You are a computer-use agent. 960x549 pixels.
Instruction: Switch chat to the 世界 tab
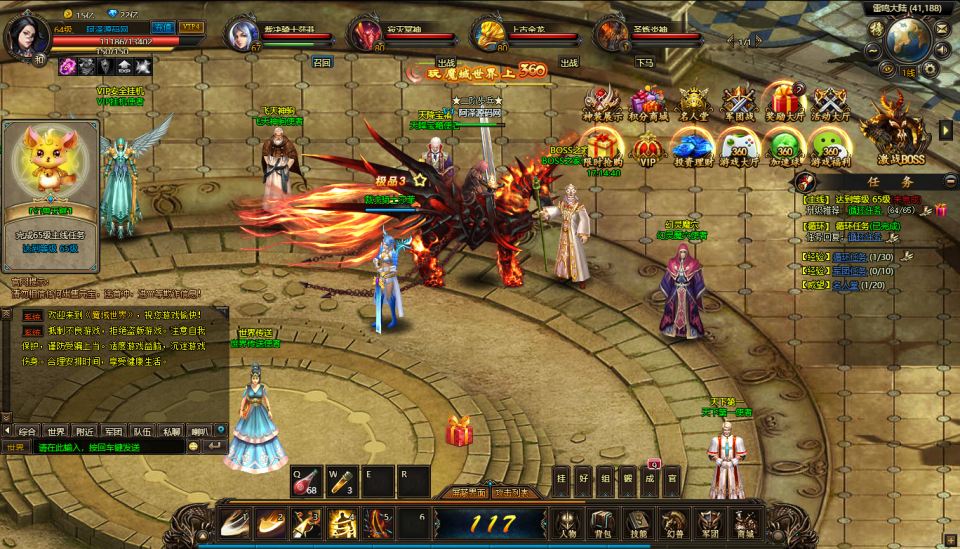[56, 431]
